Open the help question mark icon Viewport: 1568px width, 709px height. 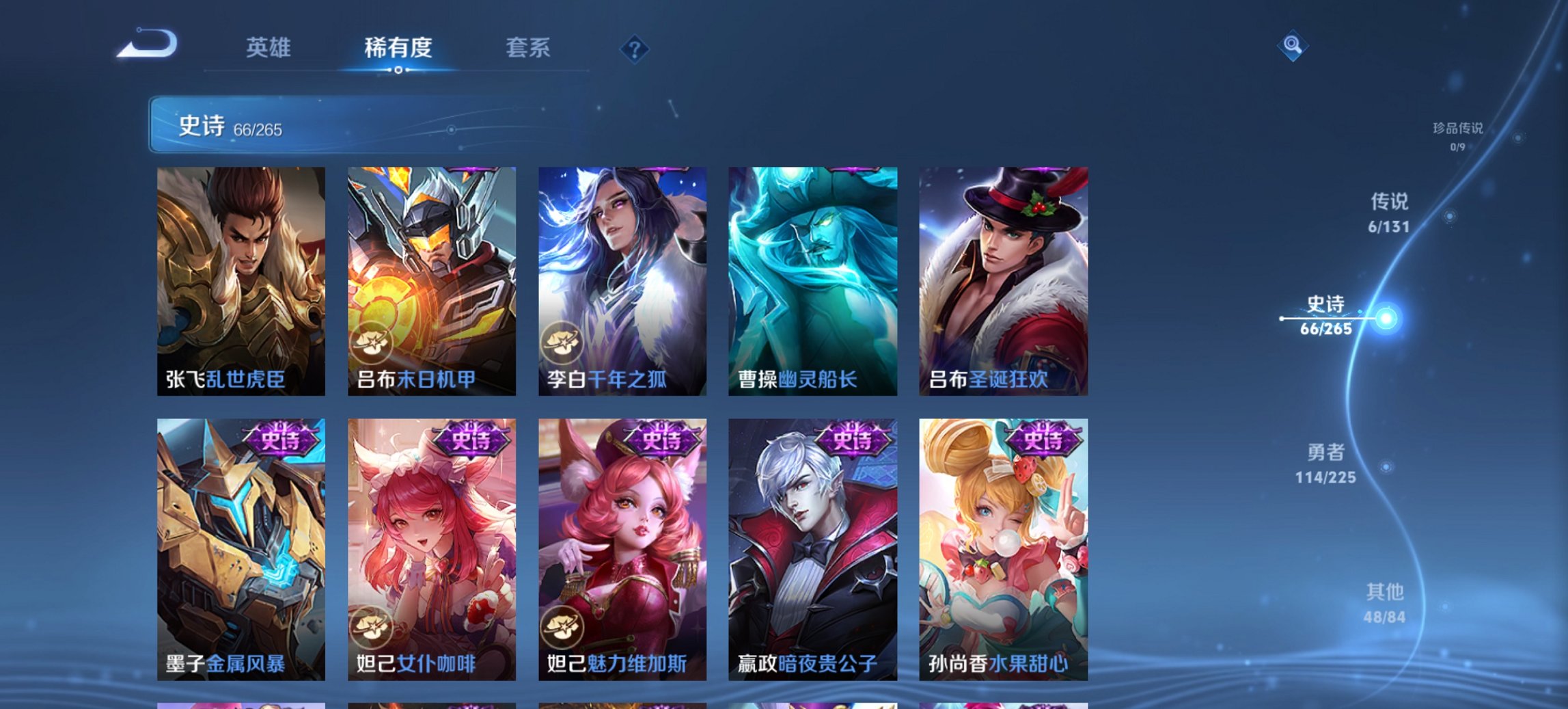pyautogui.click(x=635, y=48)
